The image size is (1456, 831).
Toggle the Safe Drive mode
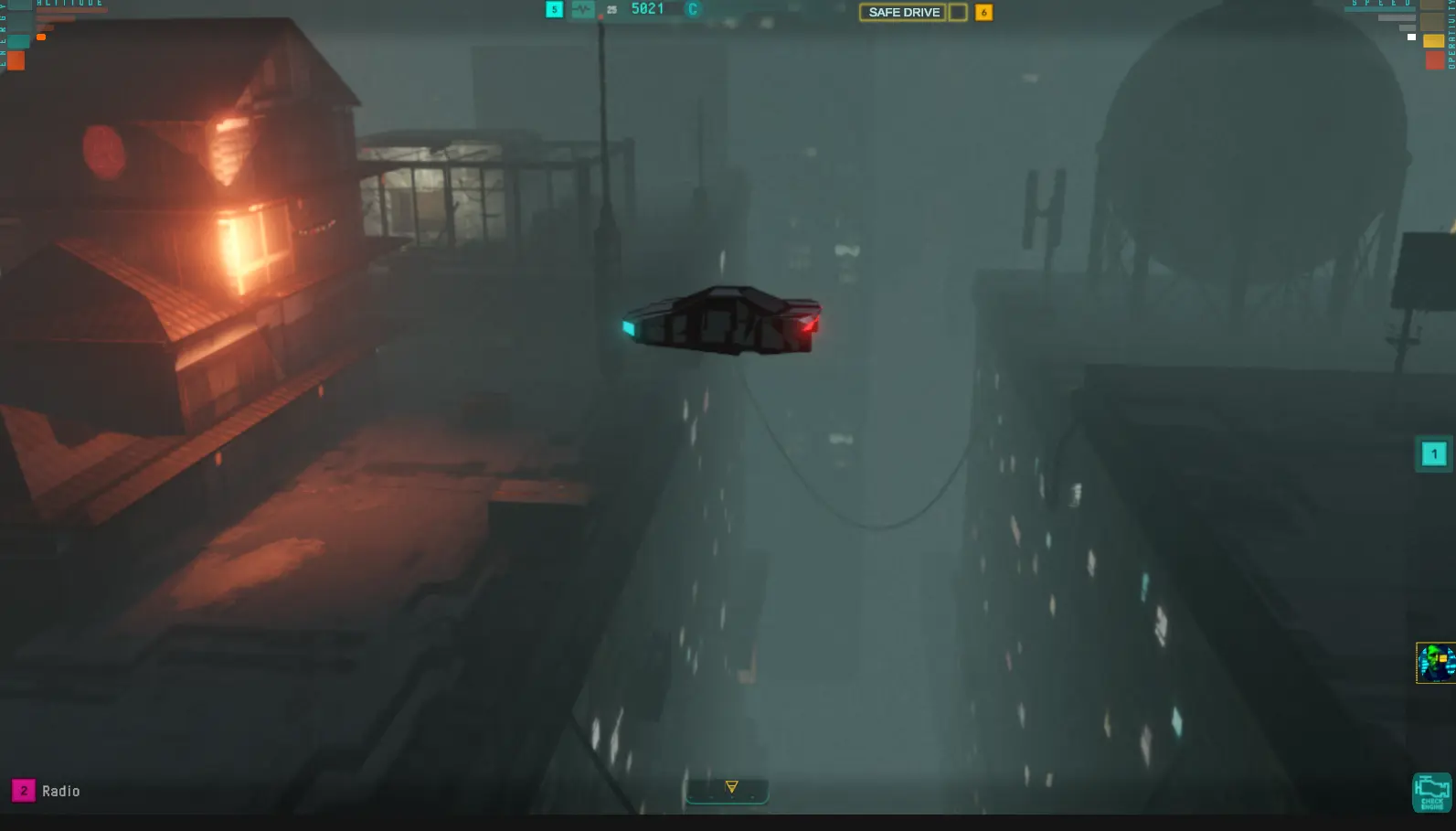pos(903,12)
